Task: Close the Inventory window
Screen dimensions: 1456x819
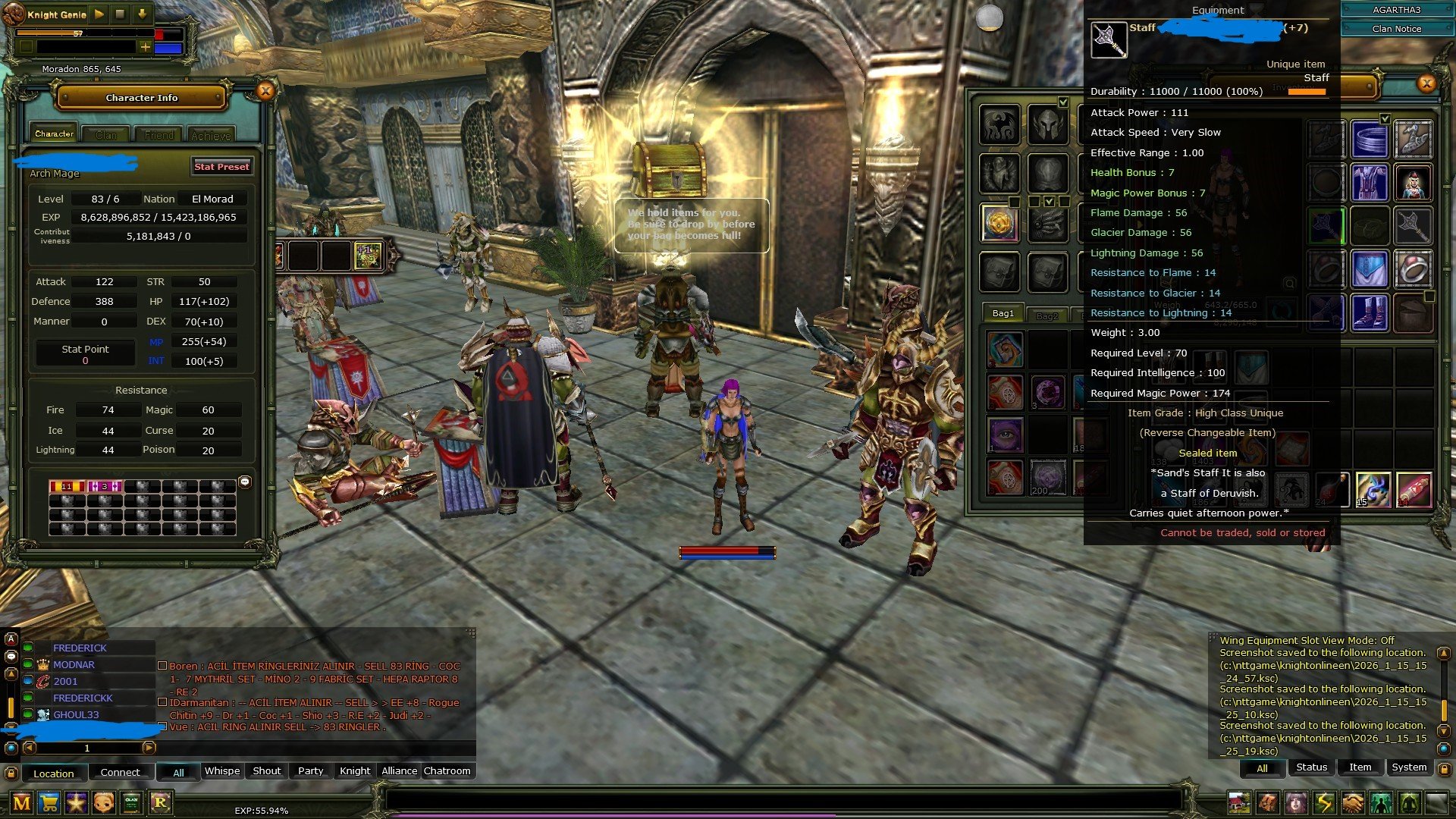Action: coord(1426,83)
